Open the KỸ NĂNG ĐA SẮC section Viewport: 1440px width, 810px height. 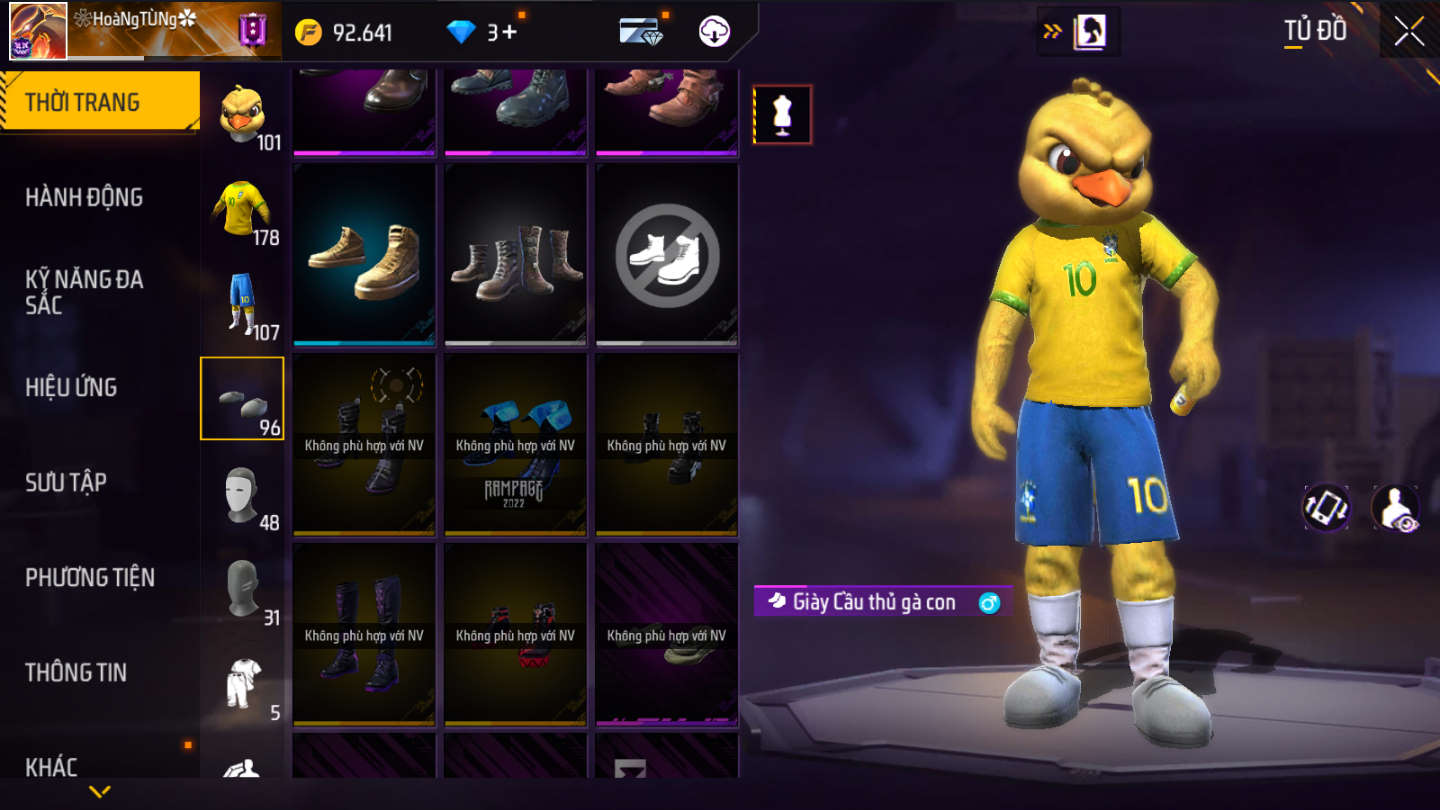click(x=84, y=292)
